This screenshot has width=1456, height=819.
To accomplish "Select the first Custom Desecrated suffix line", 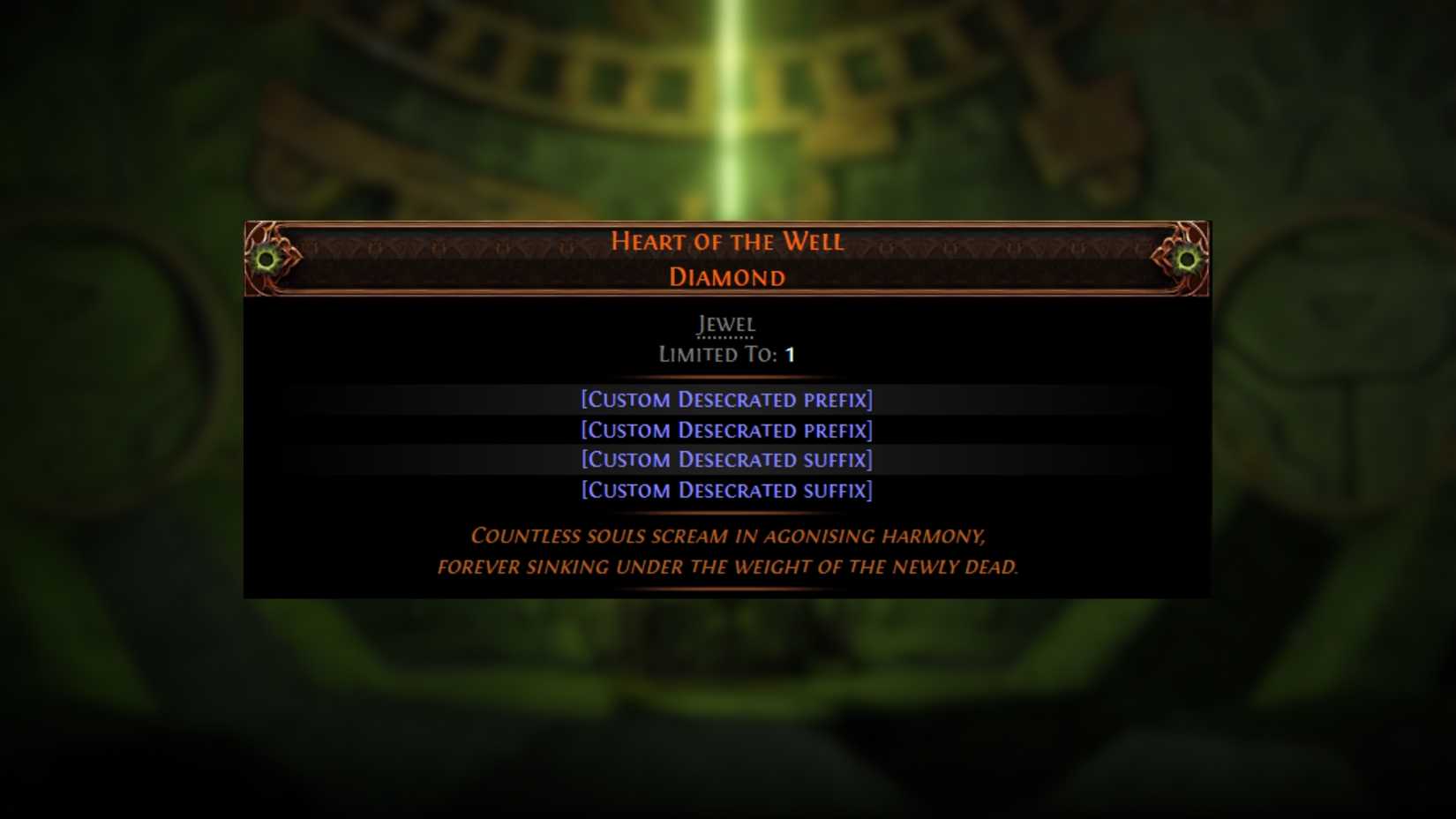I will click(726, 460).
